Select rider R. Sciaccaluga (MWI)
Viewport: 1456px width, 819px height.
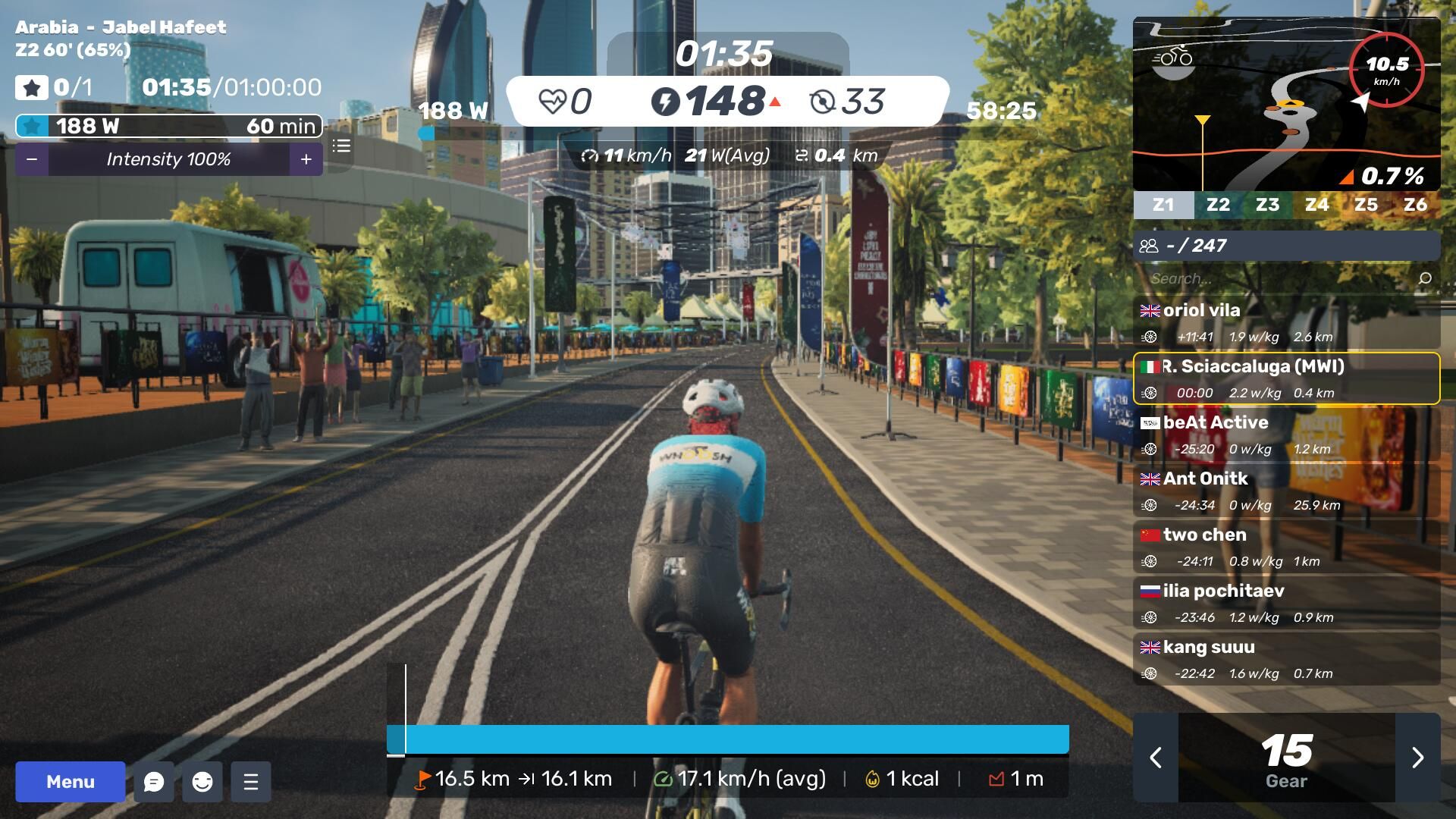click(x=1286, y=378)
